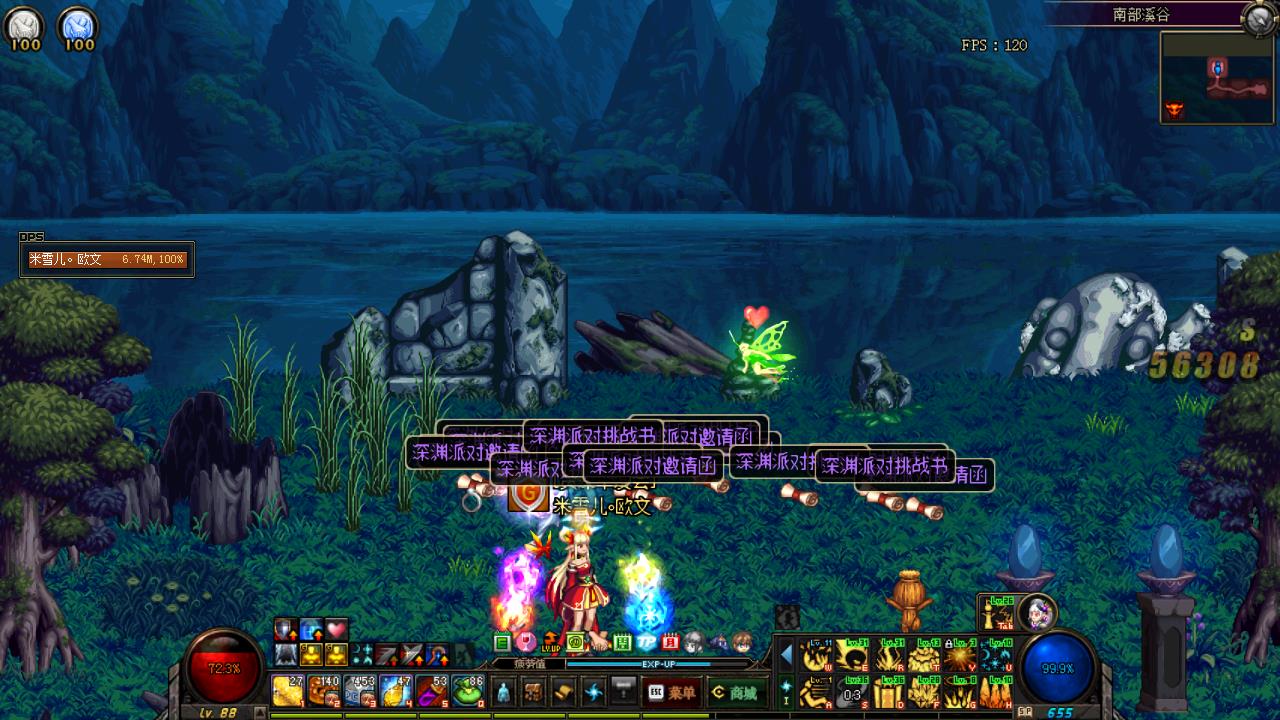The height and width of the screenshot is (720, 1280).
Task: Open the TP icon in the menu row
Action: pos(647,642)
